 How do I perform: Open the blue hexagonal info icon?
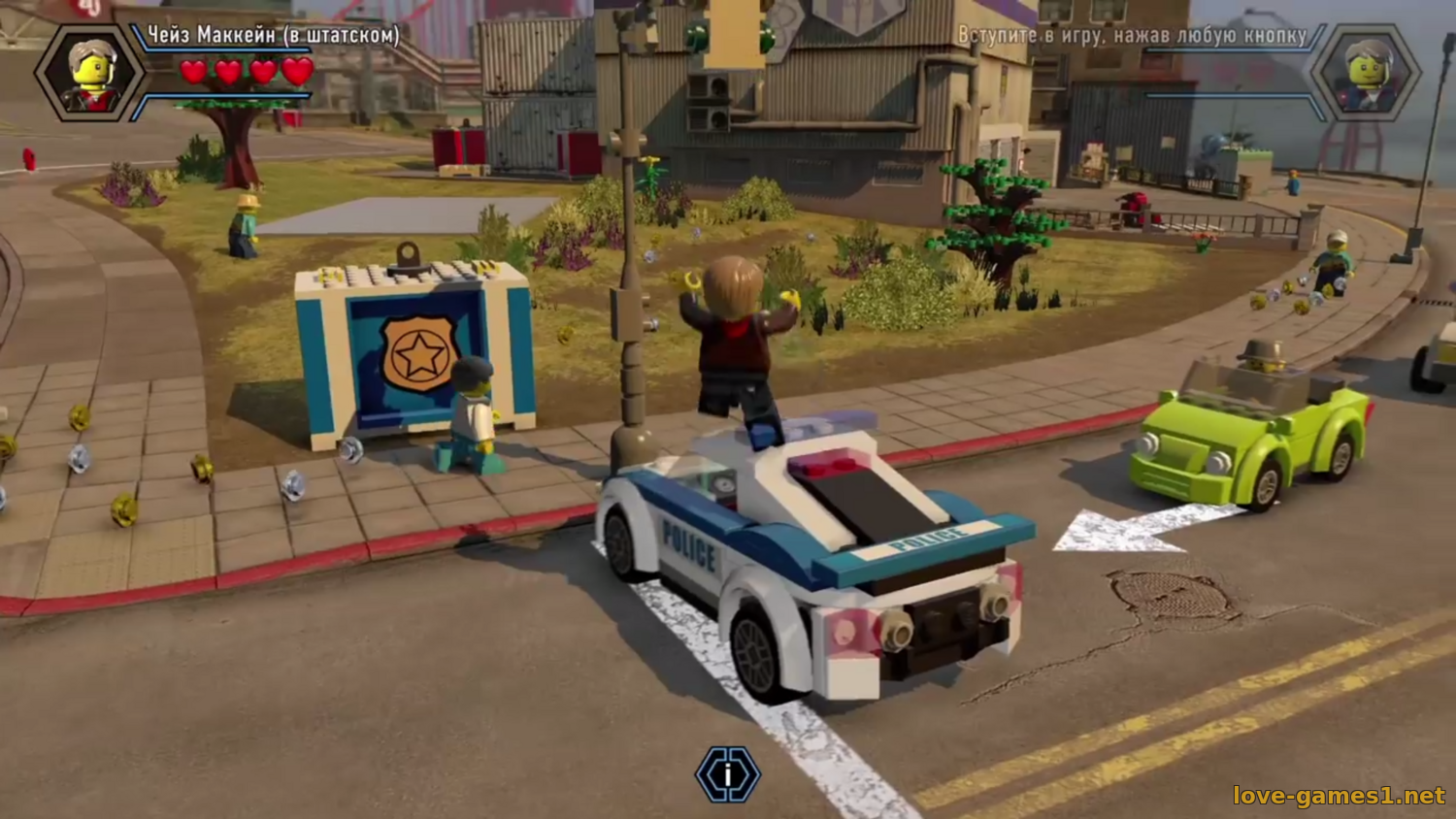[728, 774]
